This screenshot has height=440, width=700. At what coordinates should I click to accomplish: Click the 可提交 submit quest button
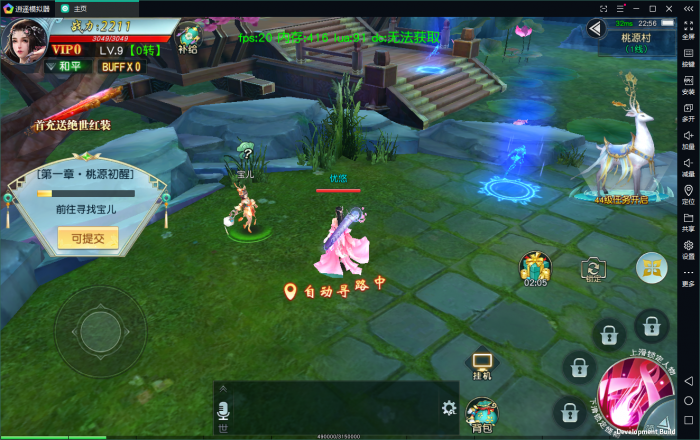click(x=89, y=238)
